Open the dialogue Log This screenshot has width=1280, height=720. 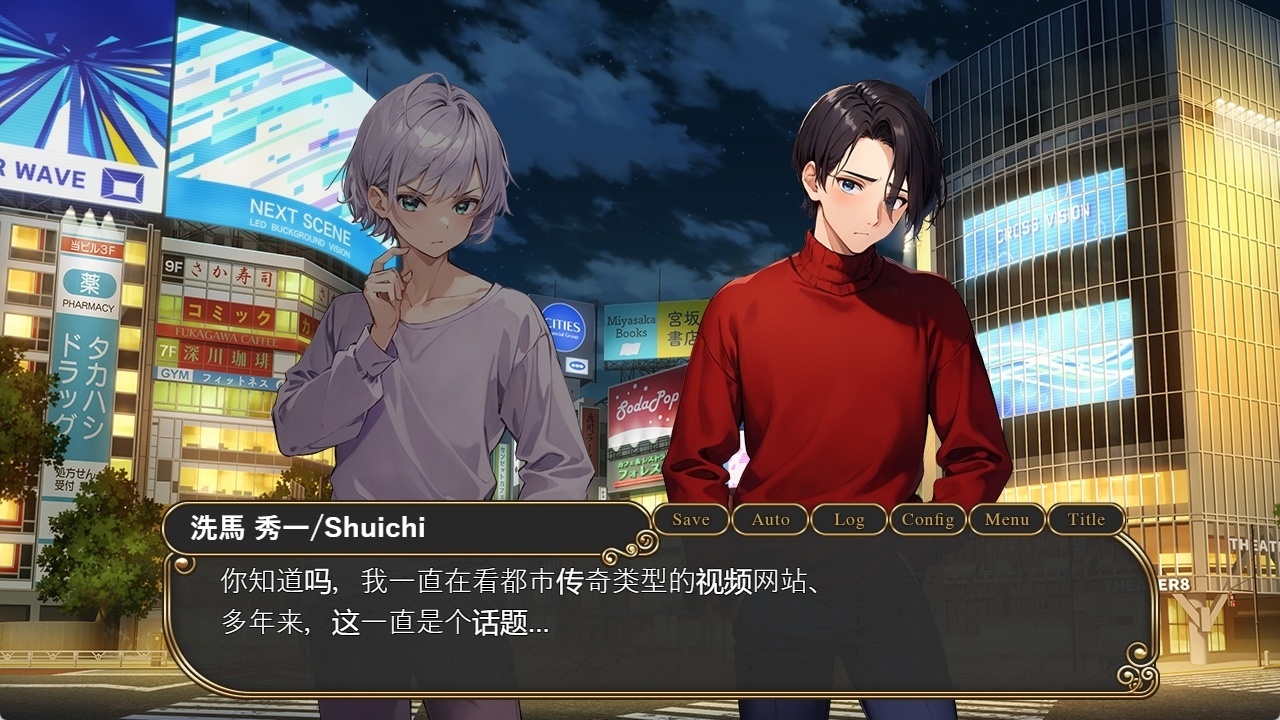[x=849, y=519]
